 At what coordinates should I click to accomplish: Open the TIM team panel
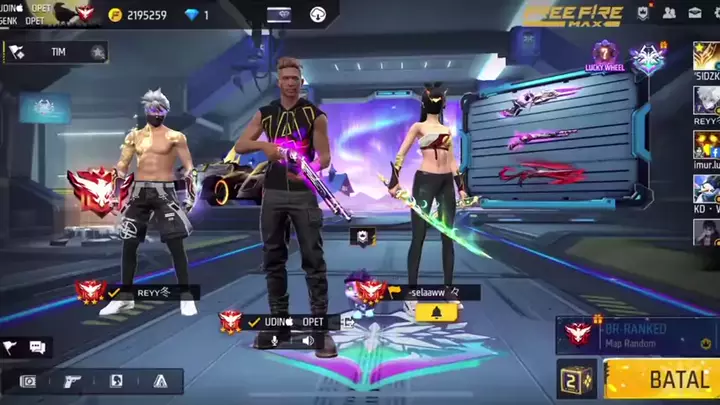click(58, 52)
